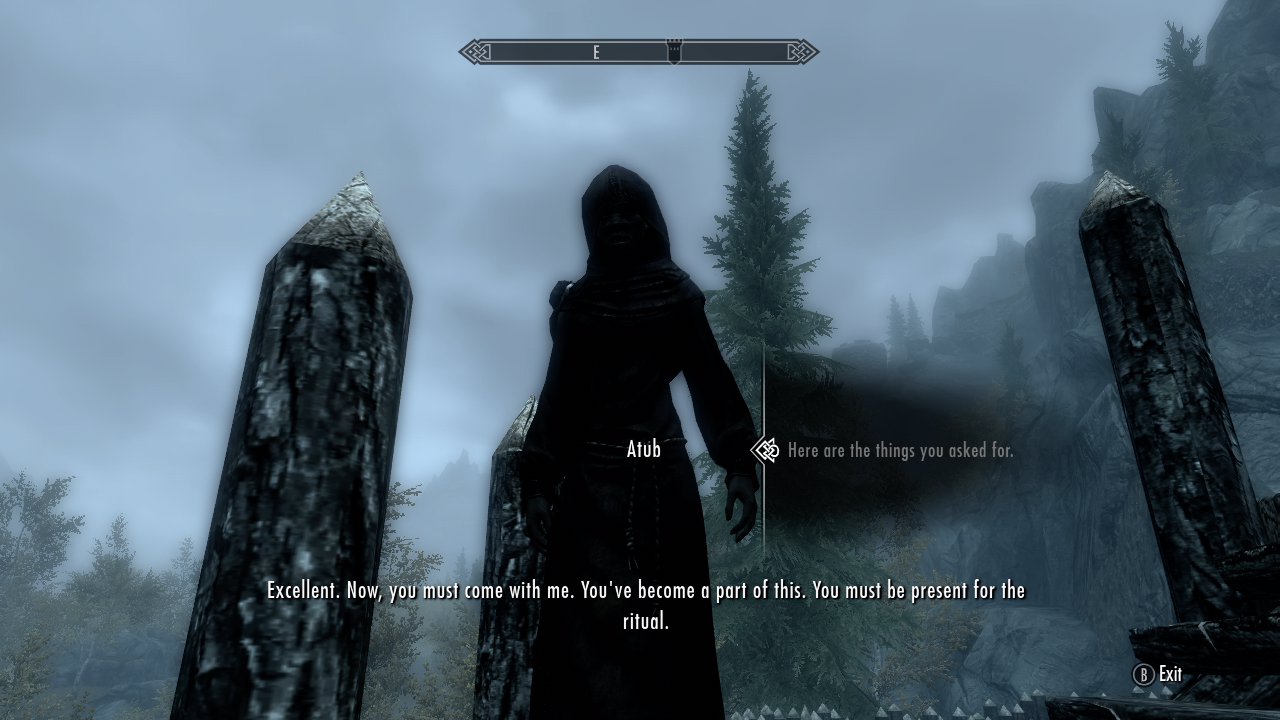Choose "Here are the things you asked for" reply
This screenshot has width=1280, height=720.
click(900, 451)
